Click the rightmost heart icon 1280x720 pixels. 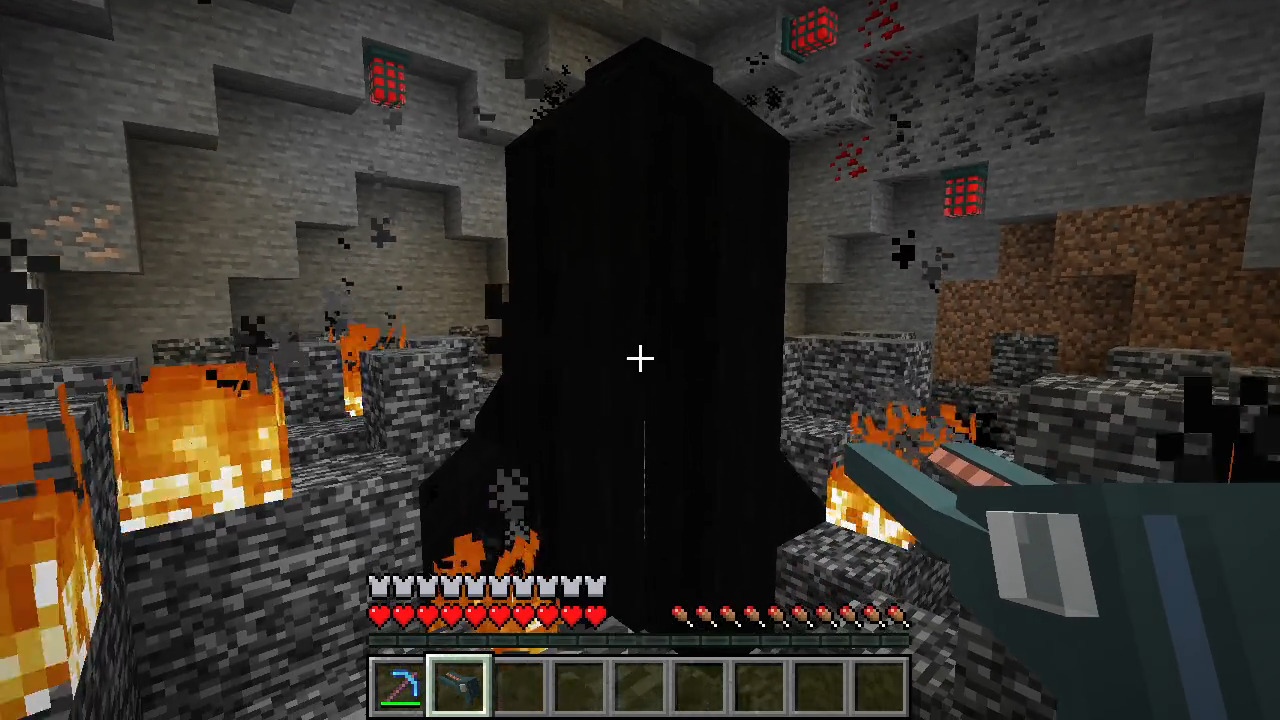pyautogui.click(x=594, y=617)
